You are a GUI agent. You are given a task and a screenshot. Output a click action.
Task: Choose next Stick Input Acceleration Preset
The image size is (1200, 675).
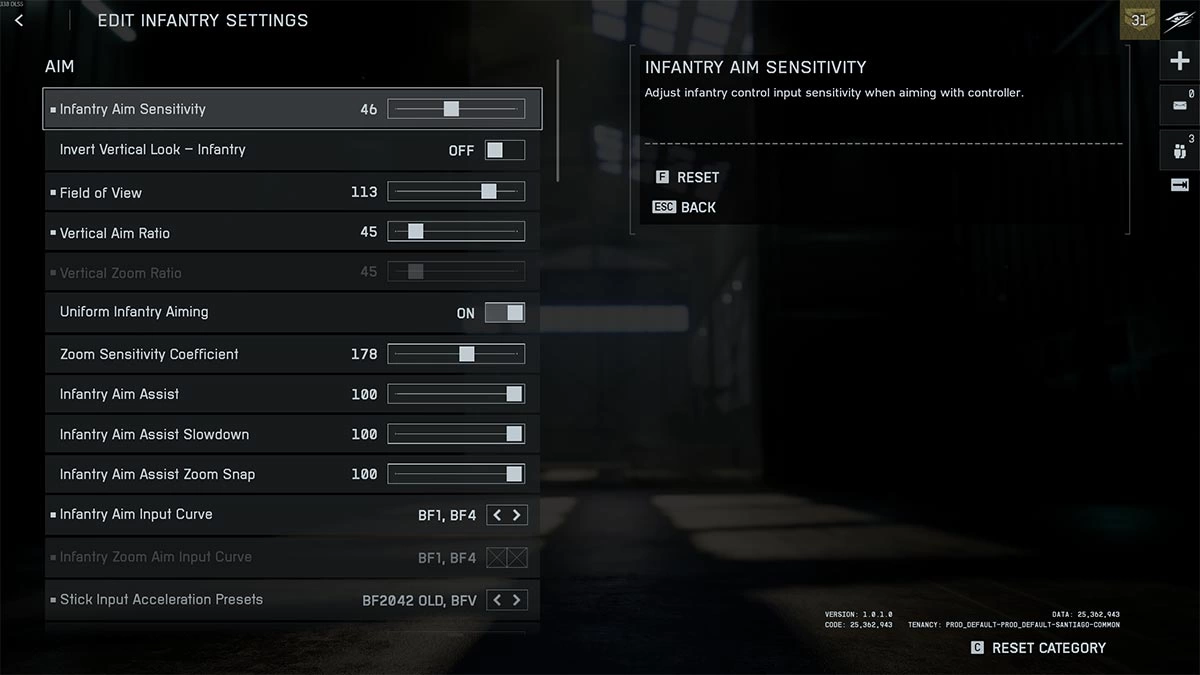(517, 600)
